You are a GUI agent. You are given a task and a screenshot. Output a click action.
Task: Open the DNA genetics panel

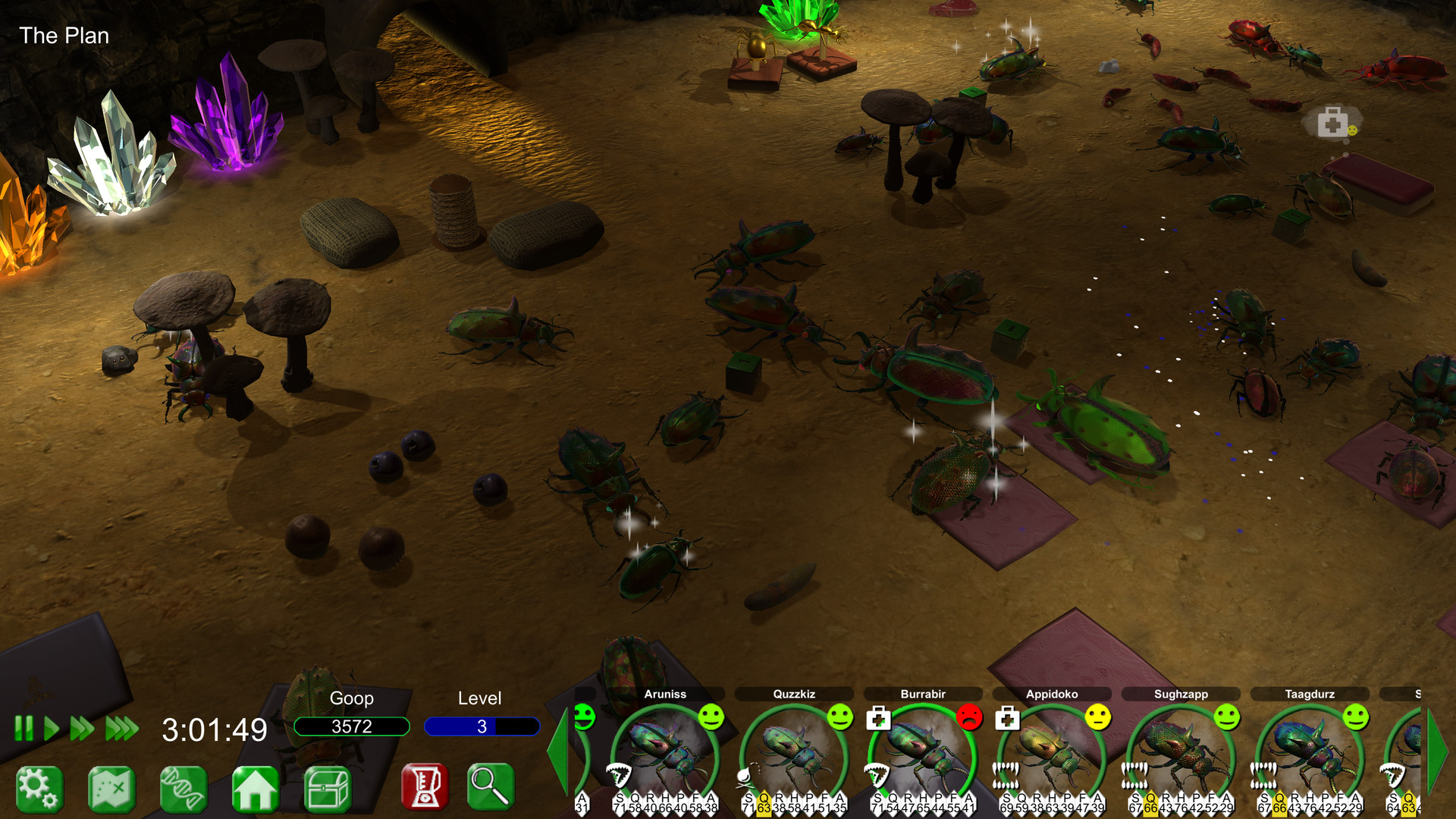pos(184,788)
